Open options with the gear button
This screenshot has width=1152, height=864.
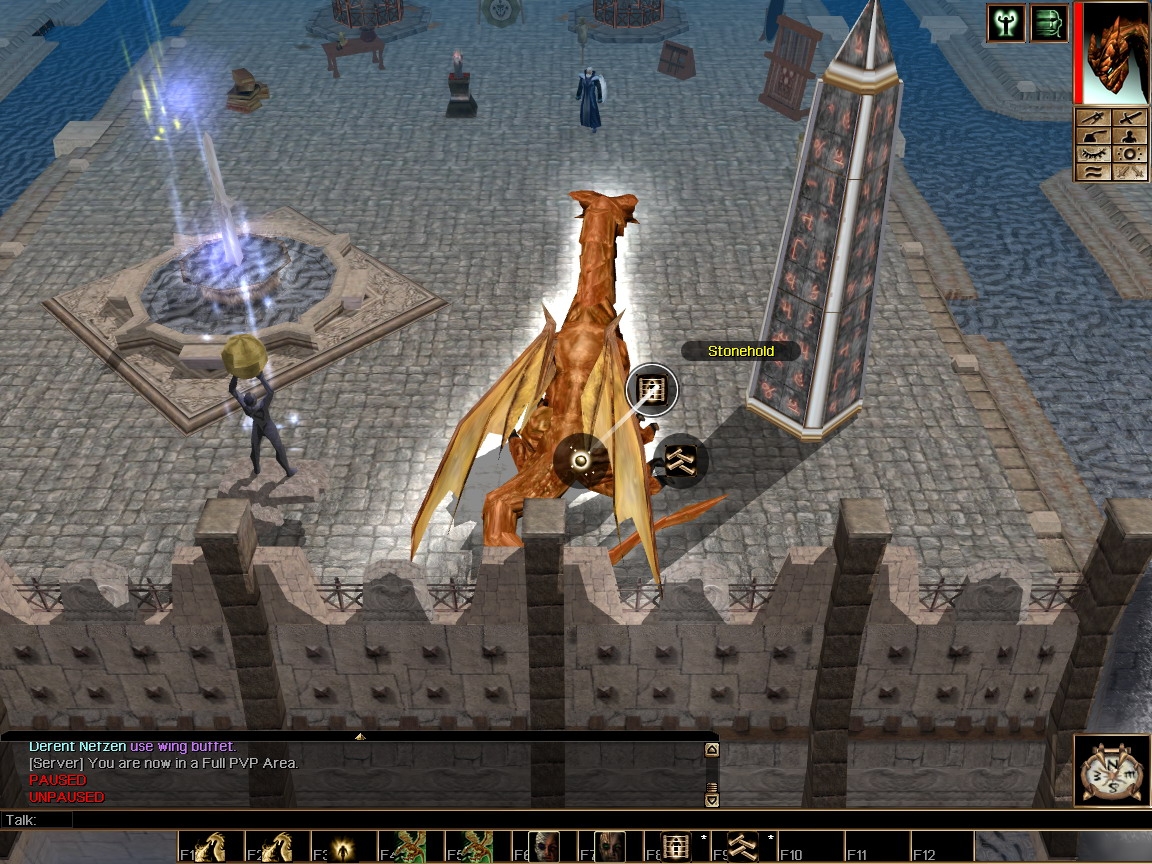(x=1130, y=155)
